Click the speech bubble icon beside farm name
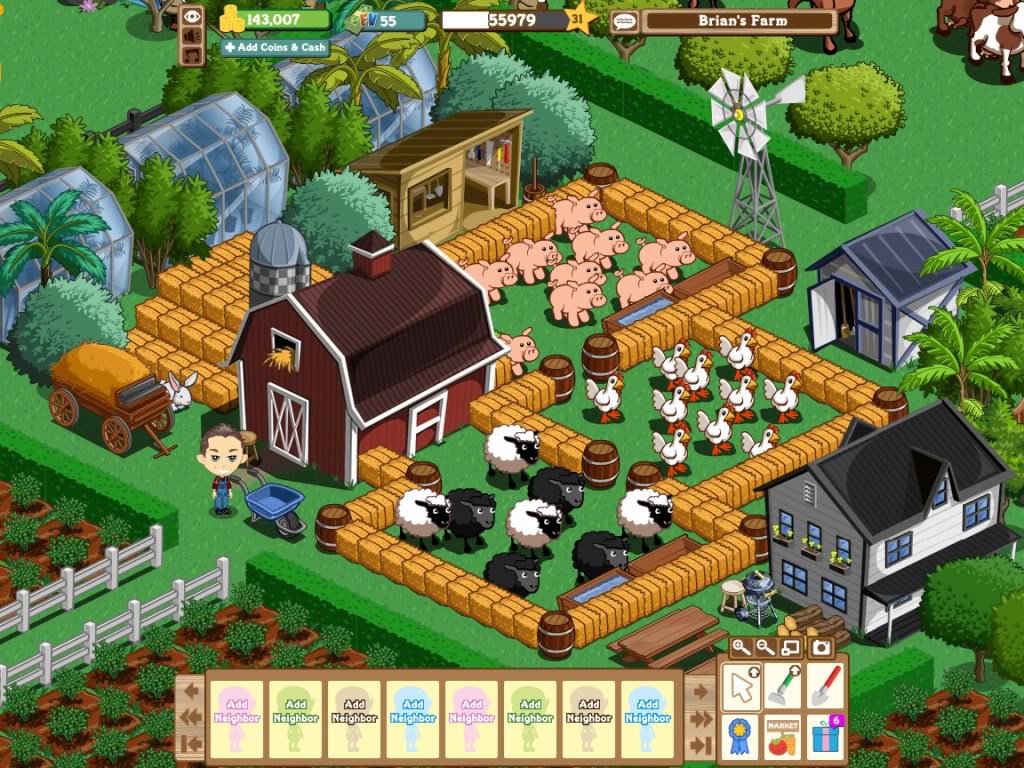Image resolution: width=1024 pixels, height=768 pixels. tap(624, 20)
